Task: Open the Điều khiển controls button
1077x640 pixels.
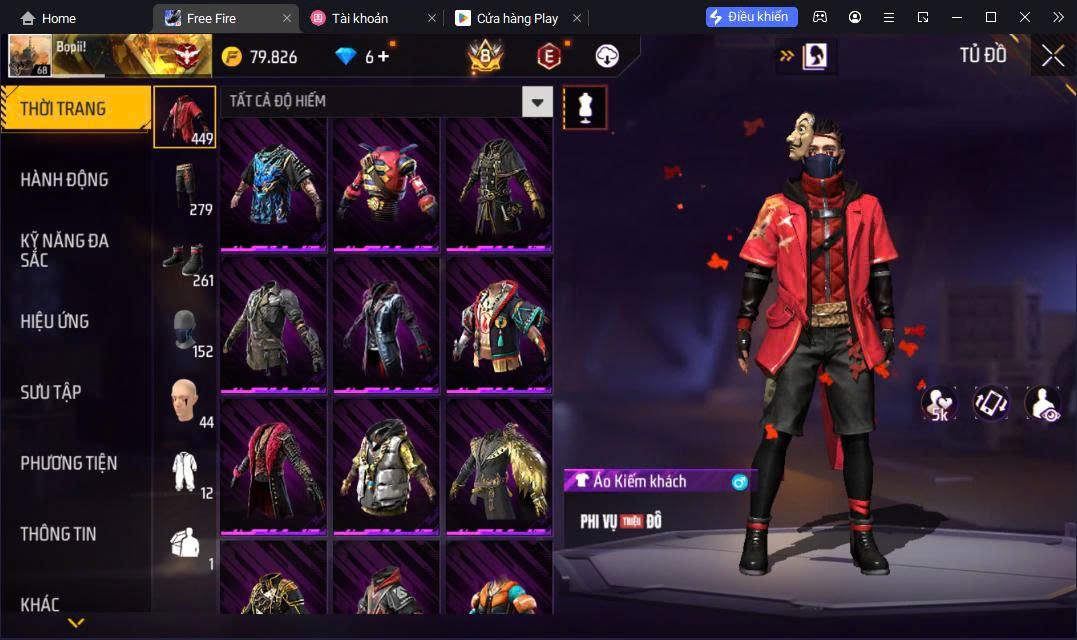Action: [751, 17]
